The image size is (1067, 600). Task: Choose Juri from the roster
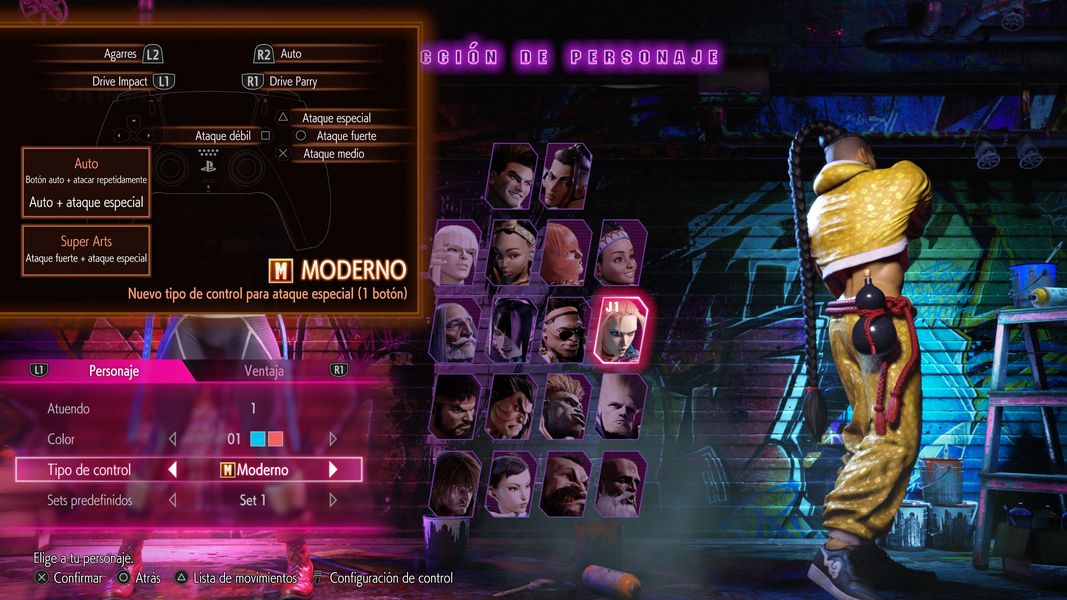click(x=511, y=330)
